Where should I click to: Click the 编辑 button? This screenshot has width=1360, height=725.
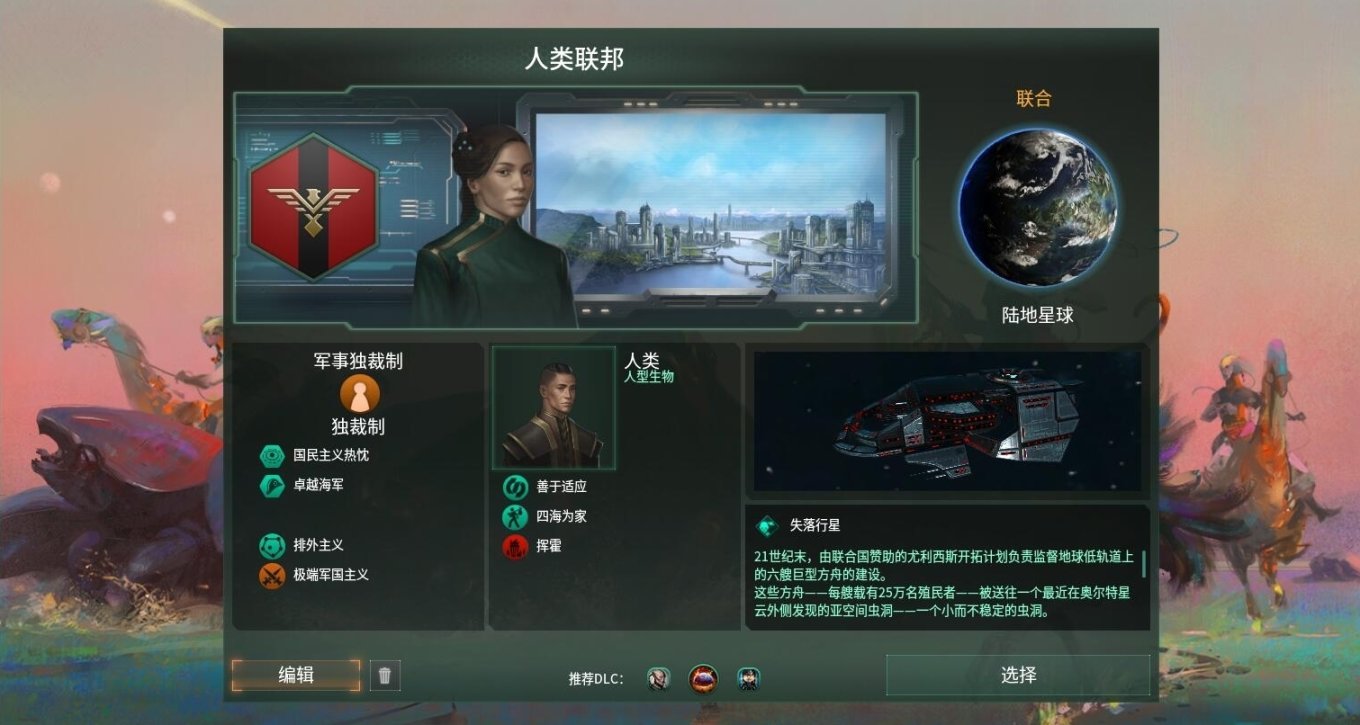point(296,676)
